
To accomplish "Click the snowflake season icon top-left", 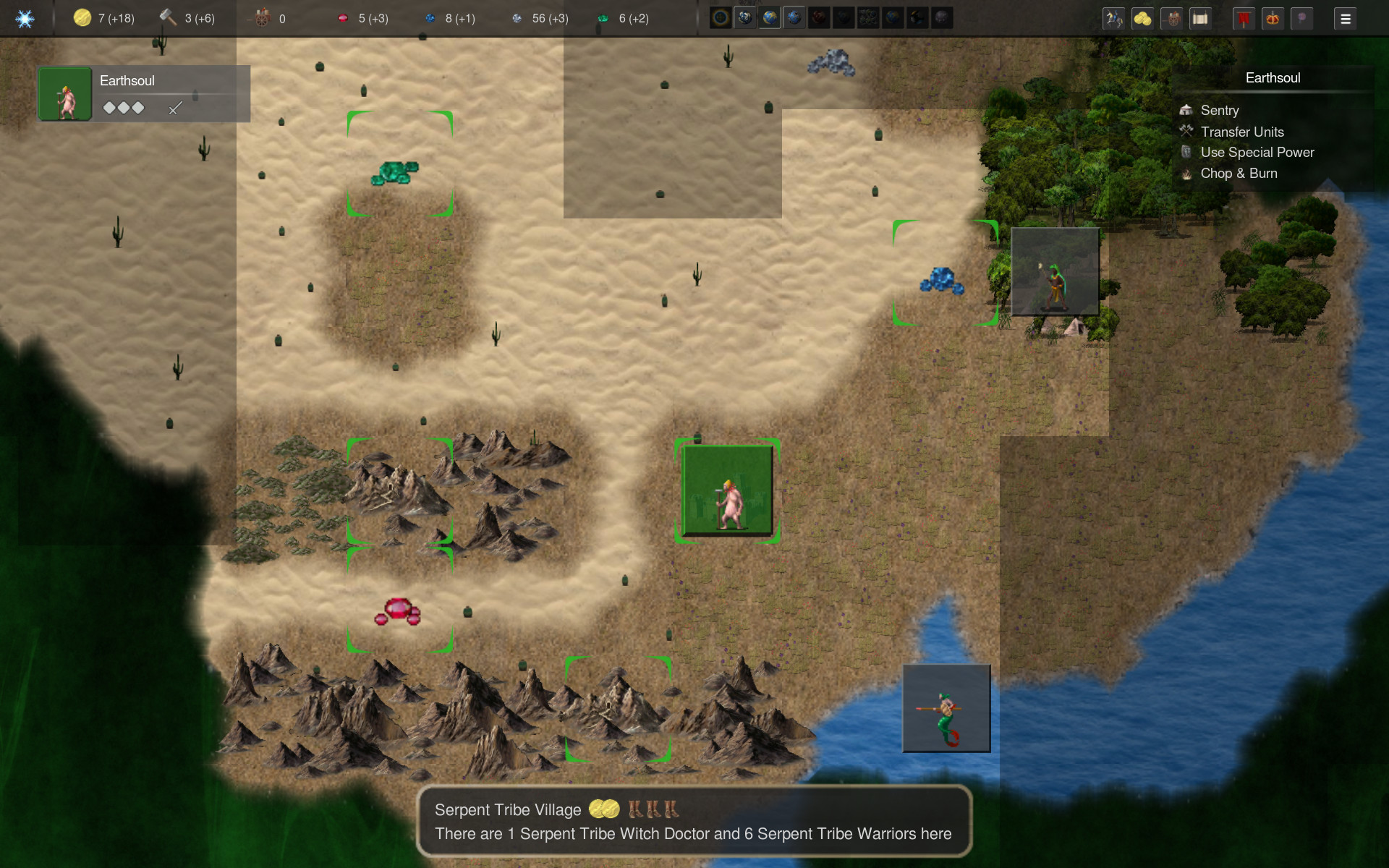I will pyautogui.click(x=24, y=18).
